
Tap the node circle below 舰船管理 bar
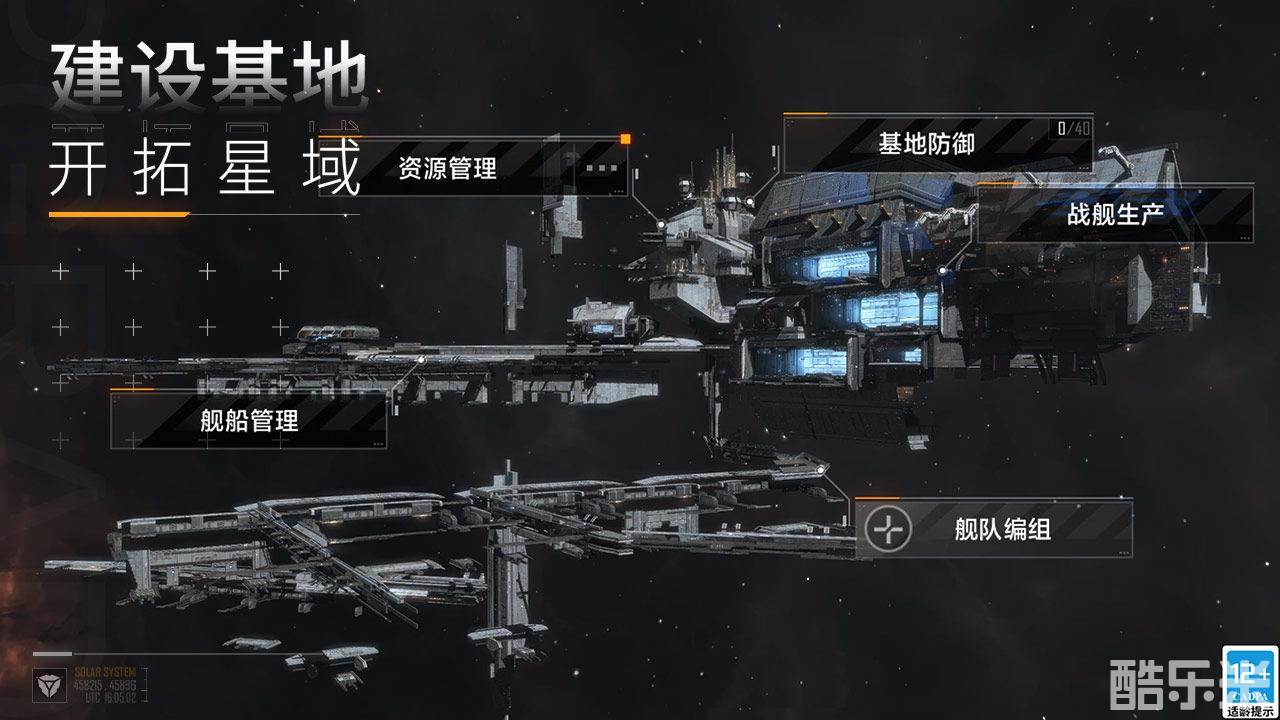point(421,359)
